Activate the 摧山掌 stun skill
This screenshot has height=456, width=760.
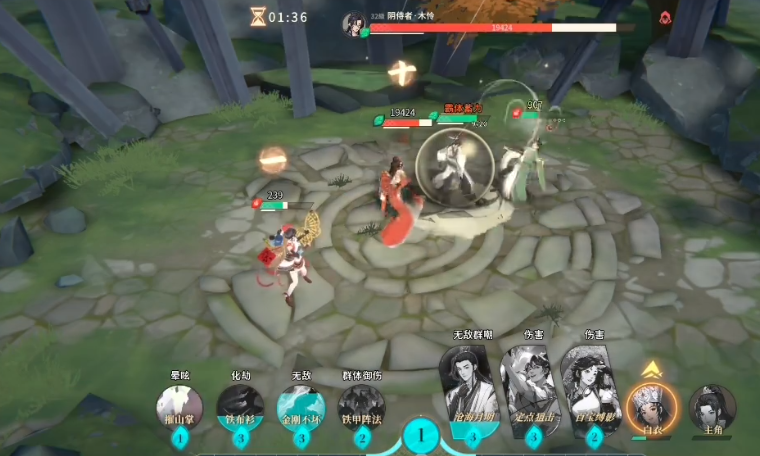click(180, 406)
